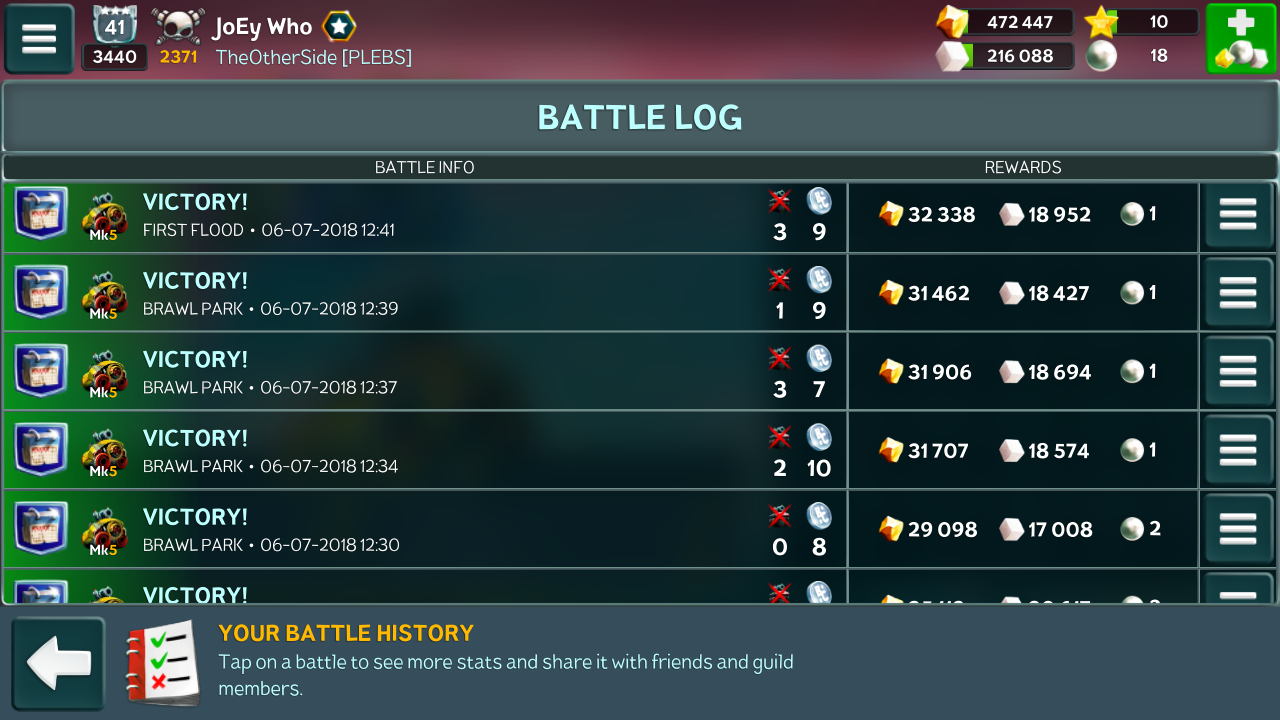Screen dimensions: 1280x720
Task: Open details button for 31 462 gold battle
Action: [x=1238, y=294]
